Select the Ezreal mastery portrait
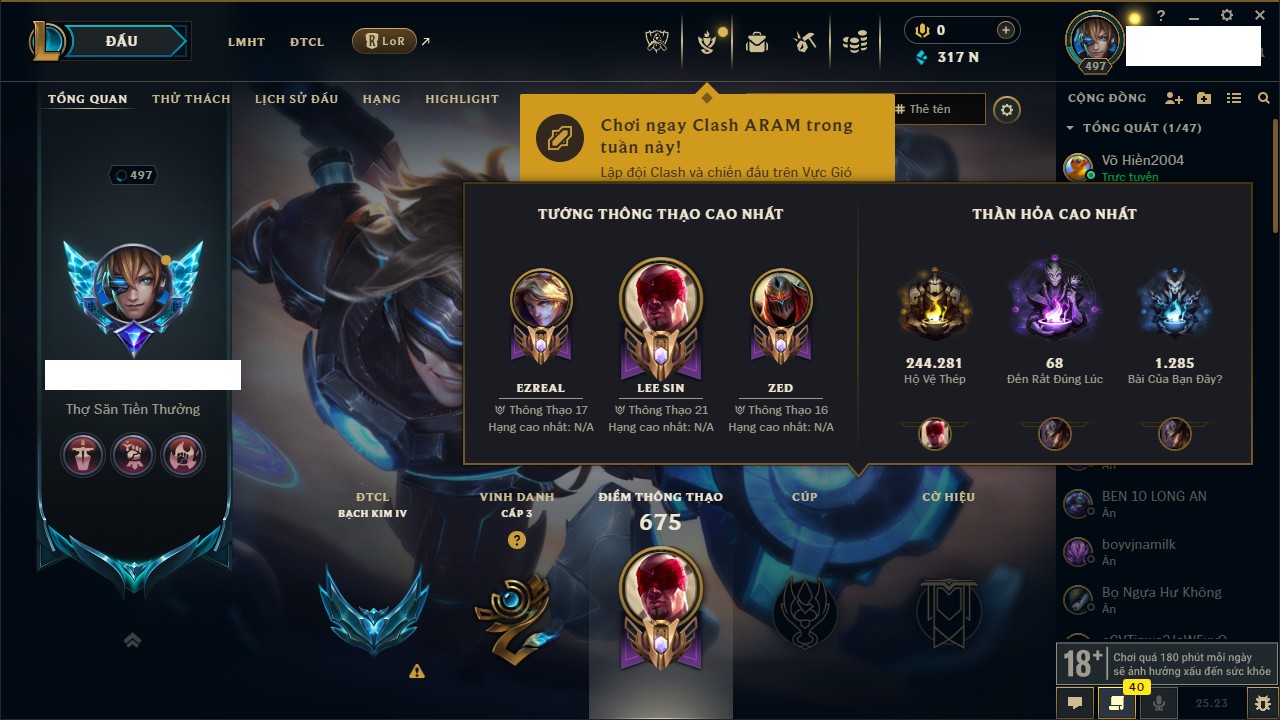 tap(541, 301)
